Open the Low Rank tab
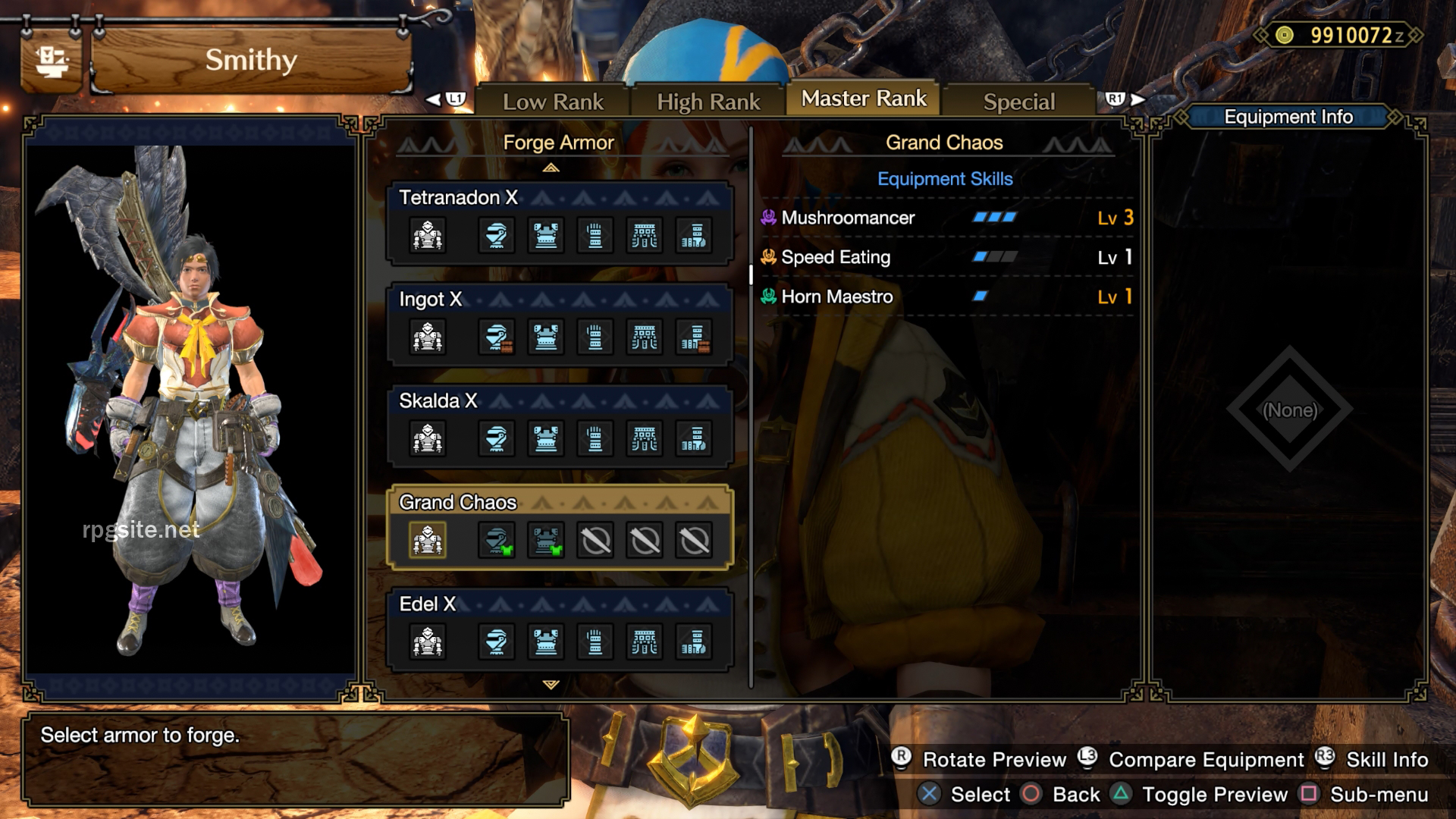 554,101
